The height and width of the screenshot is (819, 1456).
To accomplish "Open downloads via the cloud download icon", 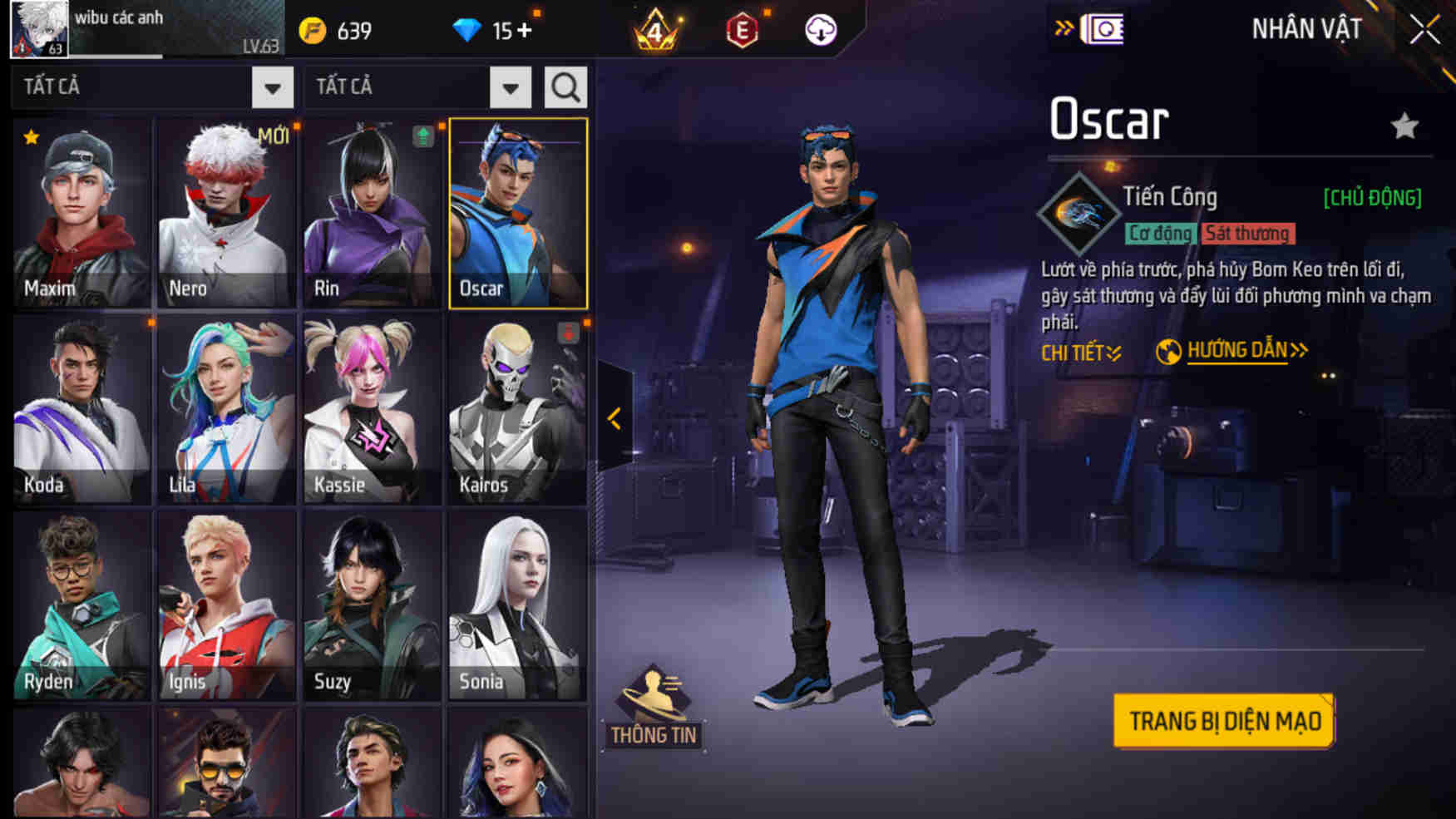I will (820, 31).
